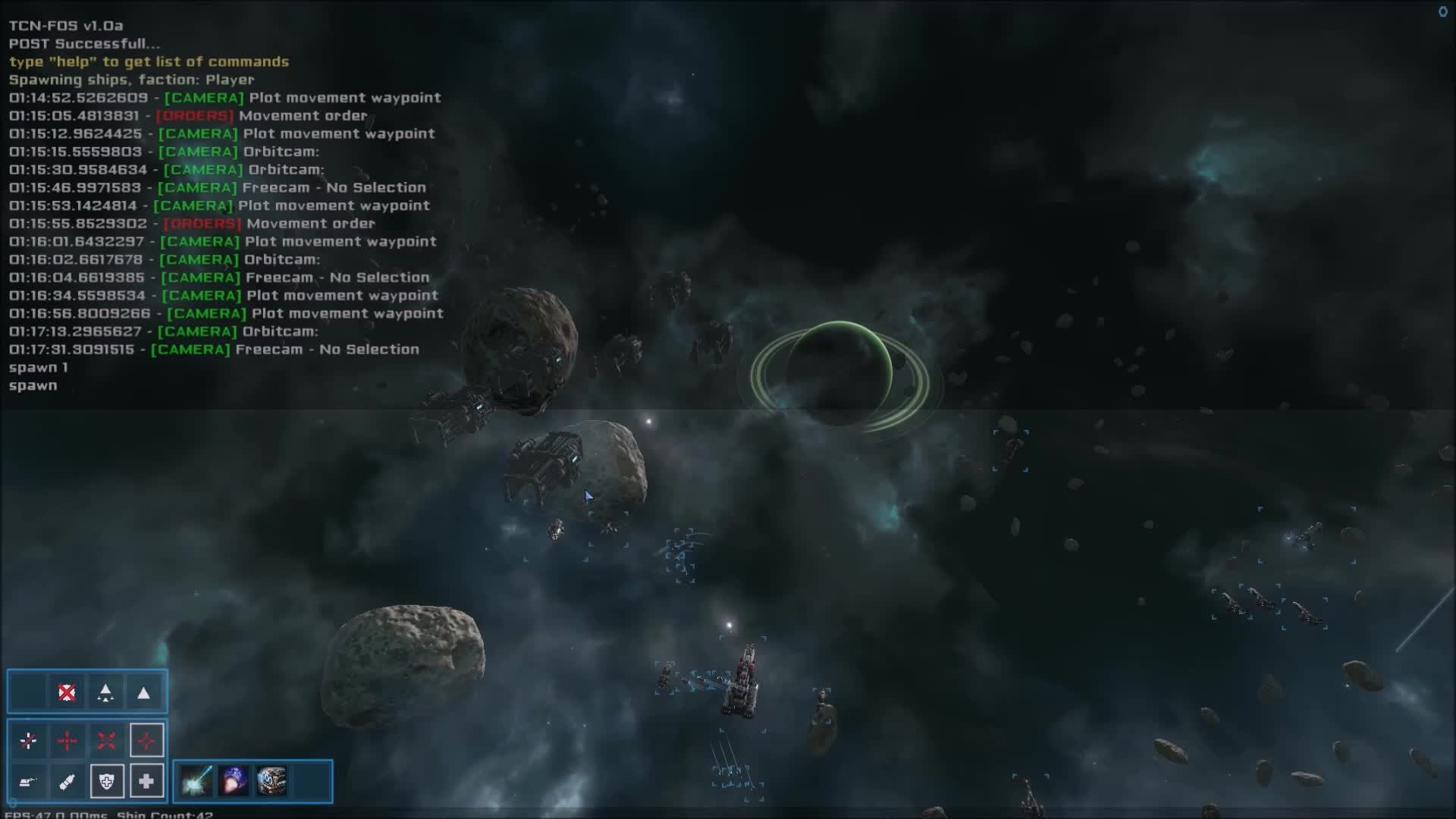Viewport: 1456px width, 819px height.
Task: Activate the purple plasma burst ability
Action: [x=234, y=781]
